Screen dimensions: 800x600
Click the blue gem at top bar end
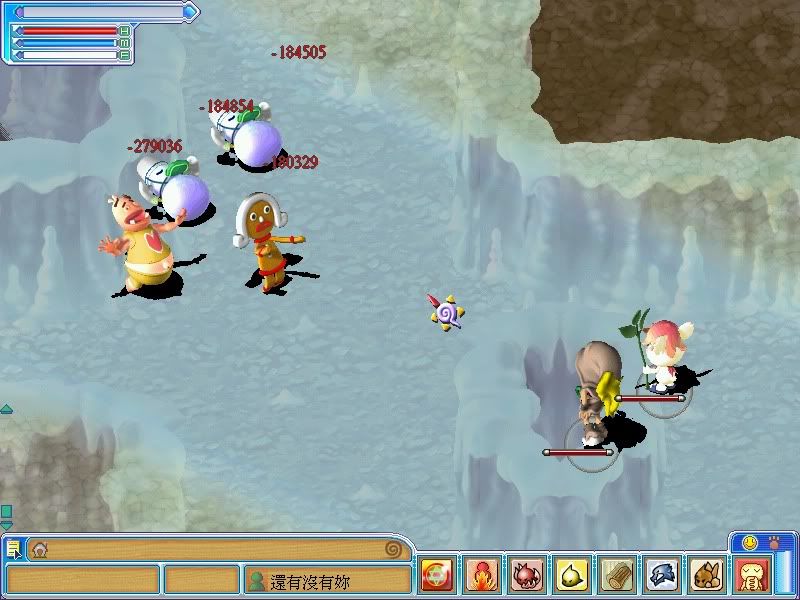pyautogui.click(x=191, y=12)
